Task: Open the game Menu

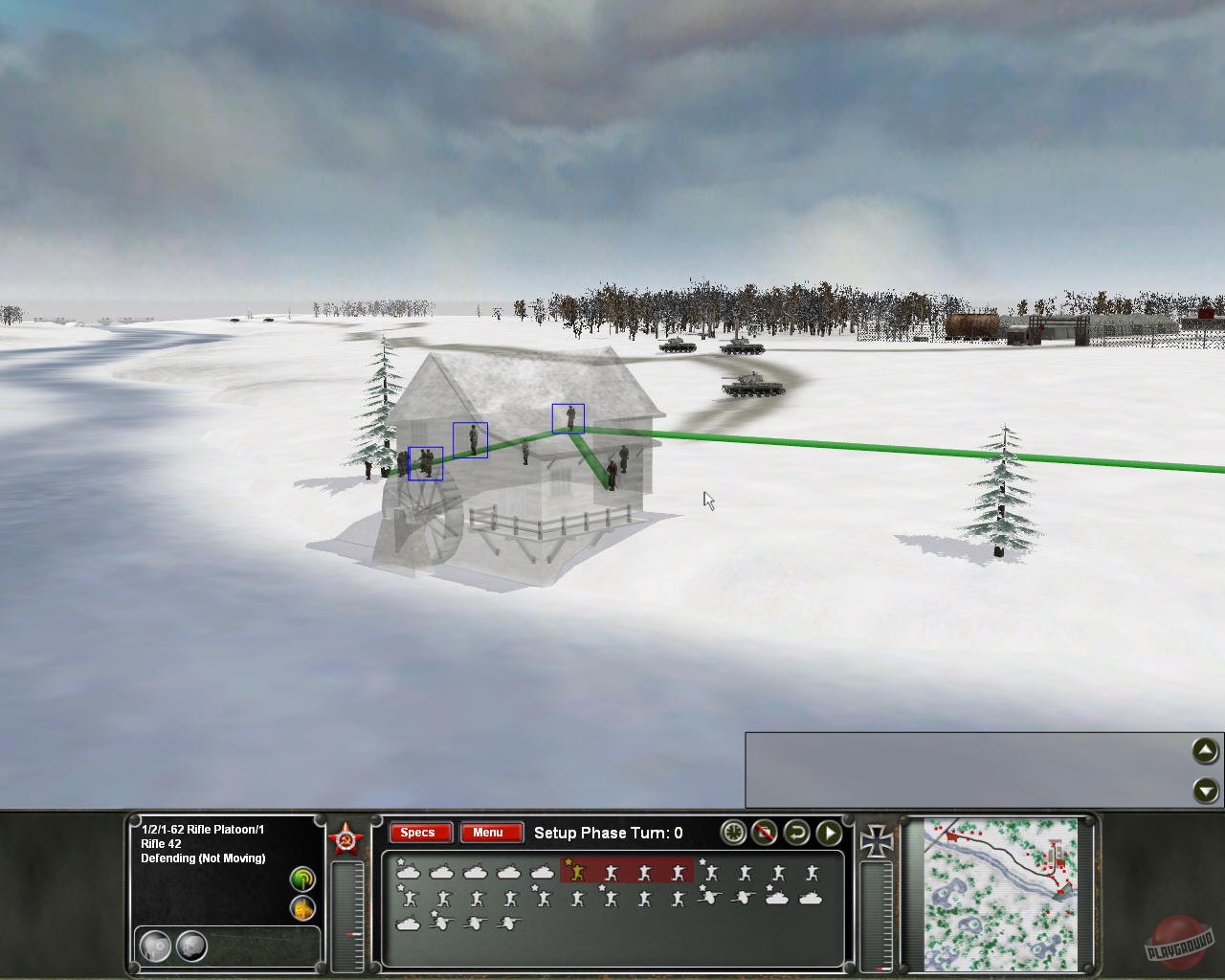Action: pyautogui.click(x=491, y=833)
